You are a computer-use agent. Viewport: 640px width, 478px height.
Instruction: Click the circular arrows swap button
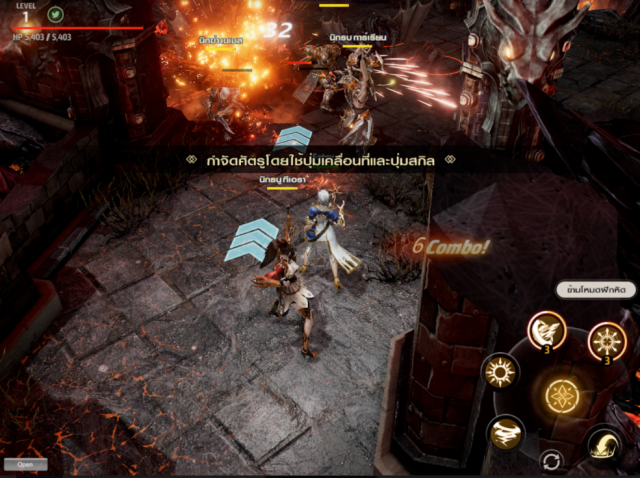549,460
